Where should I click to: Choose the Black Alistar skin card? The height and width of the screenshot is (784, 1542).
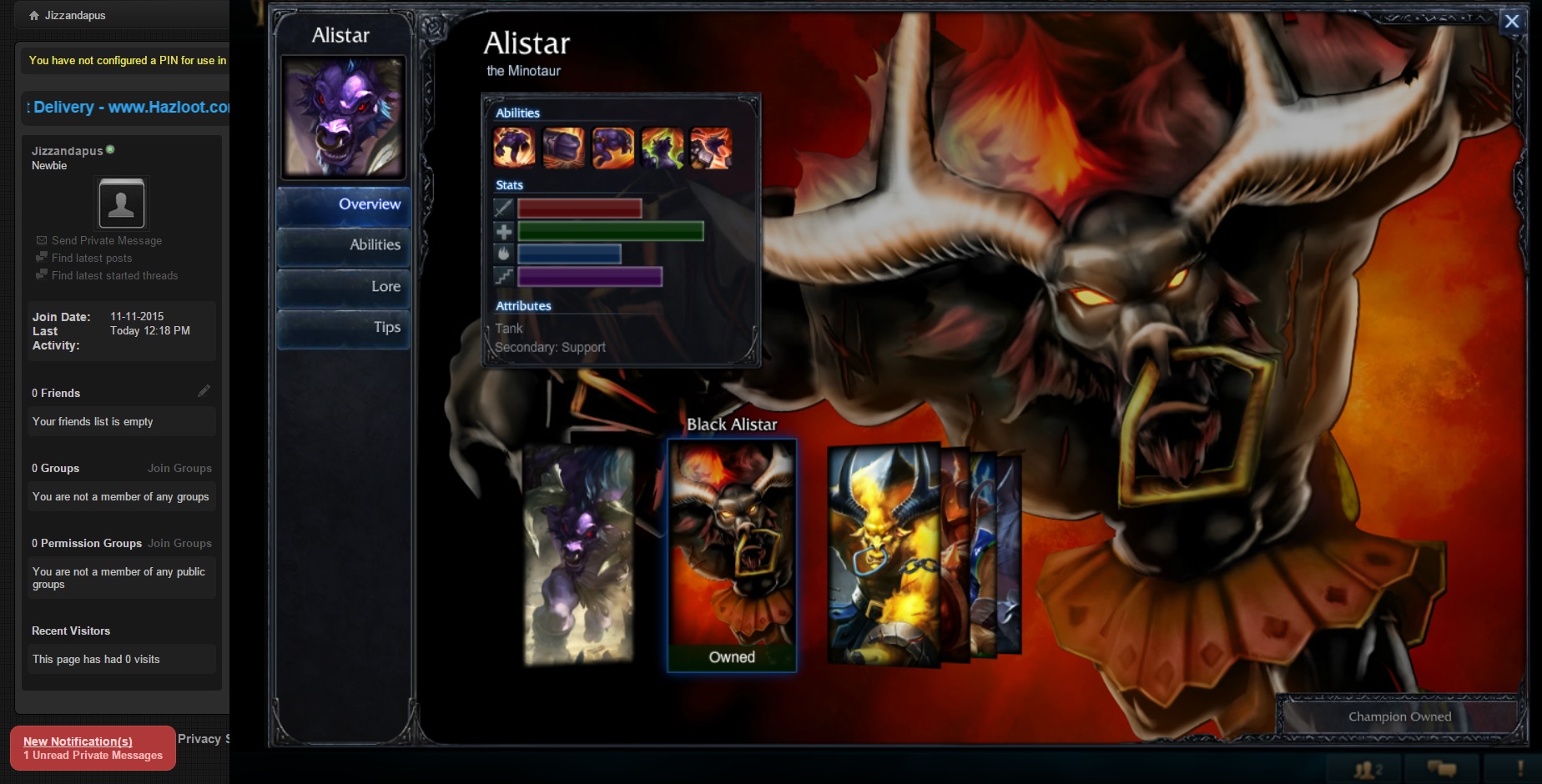click(x=732, y=555)
